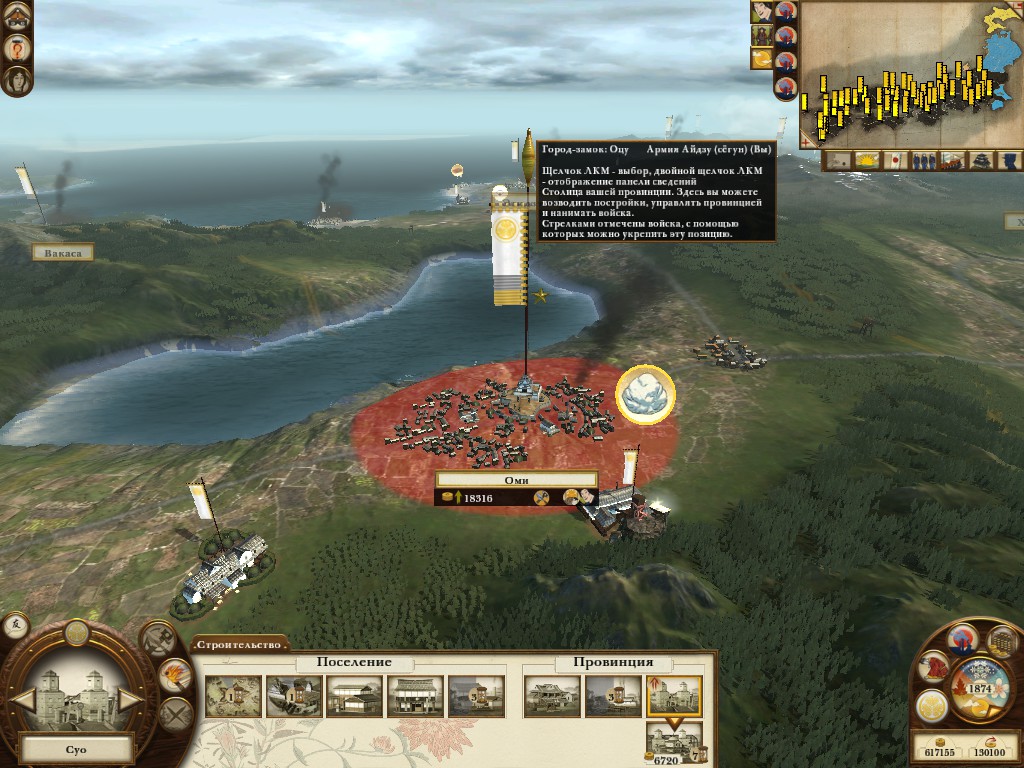Viewport: 1024px width, 768px height.
Task: Select the rising sun minimap filter
Action: tap(867, 160)
